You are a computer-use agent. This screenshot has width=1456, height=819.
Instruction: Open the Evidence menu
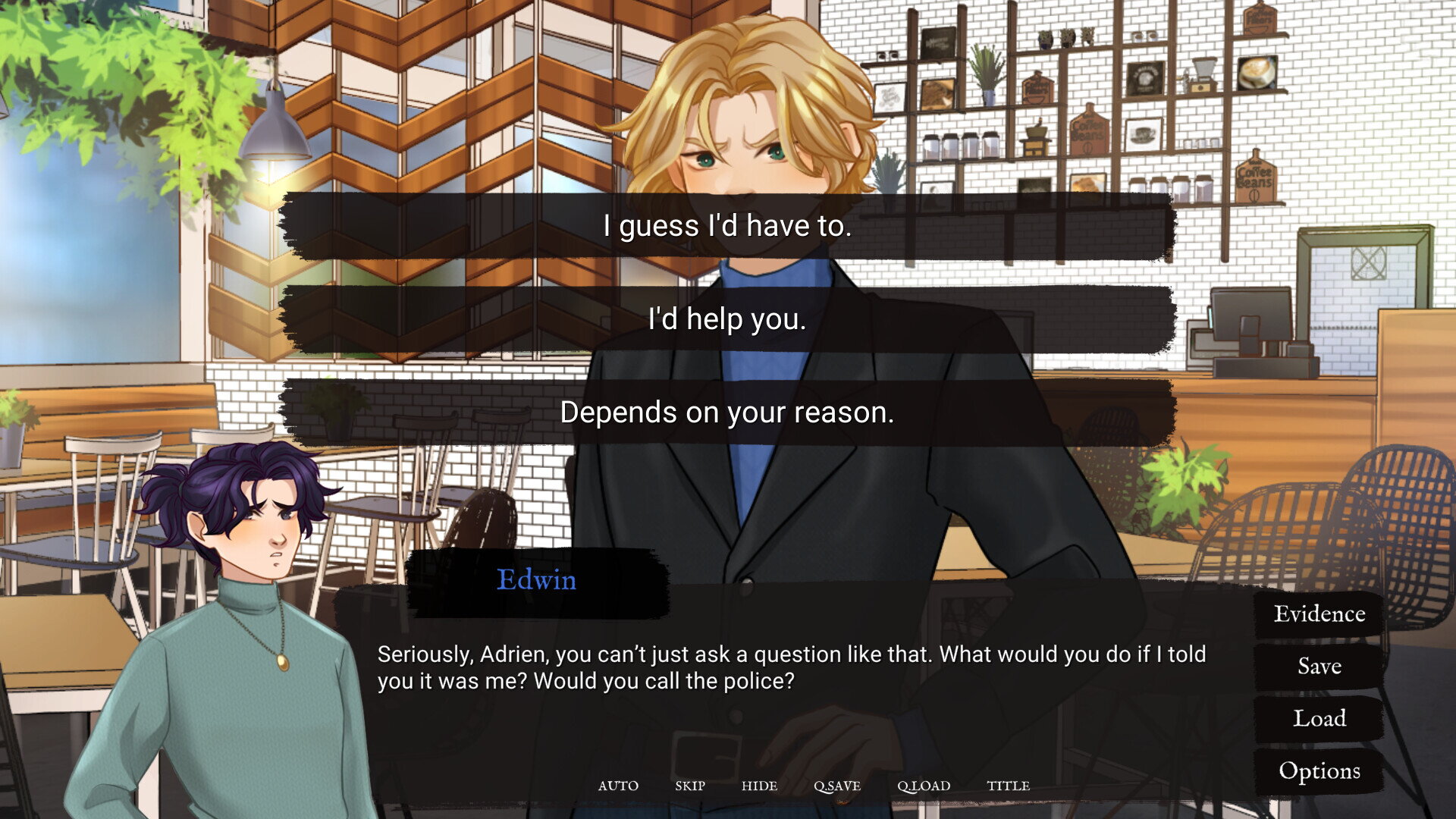1319,613
